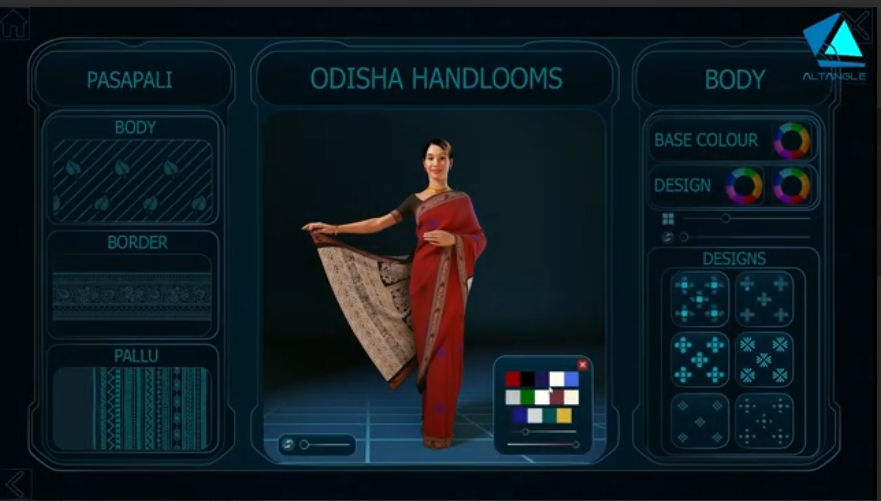Go to the home screen icon
881x501 pixels.
(13, 24)
